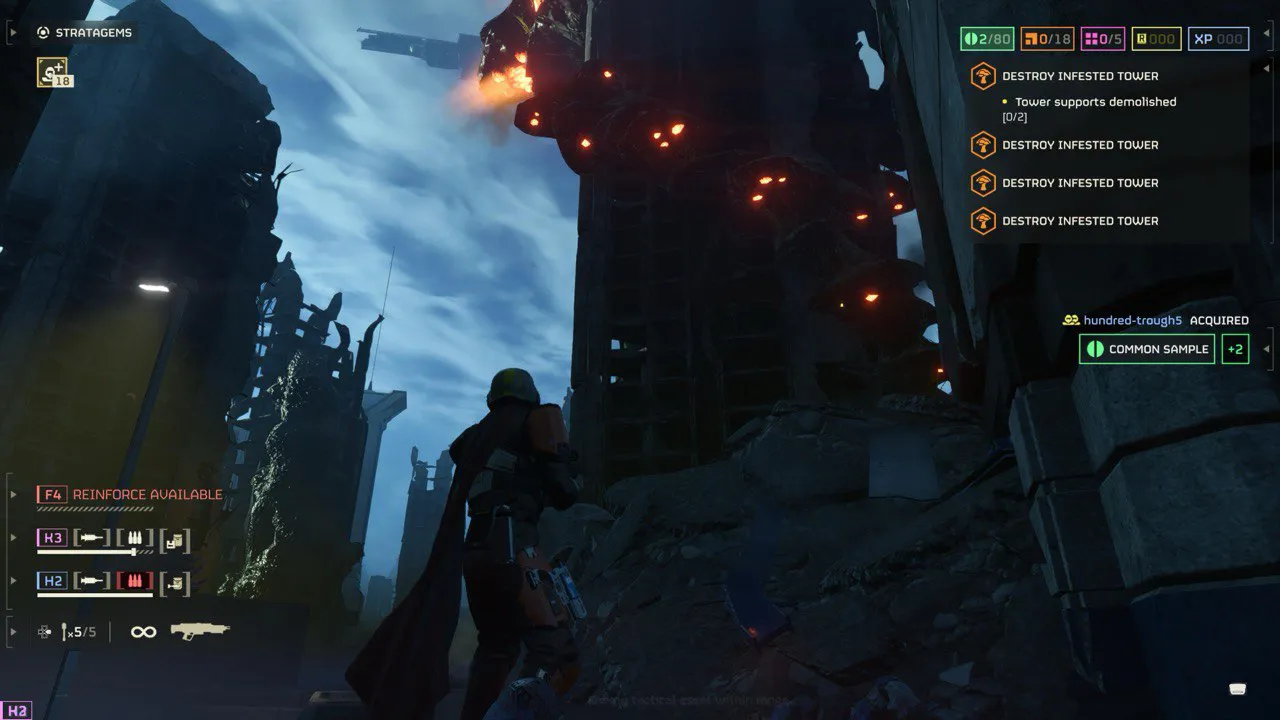Click the yellow requisition slip counter icon

(1144, 38)
